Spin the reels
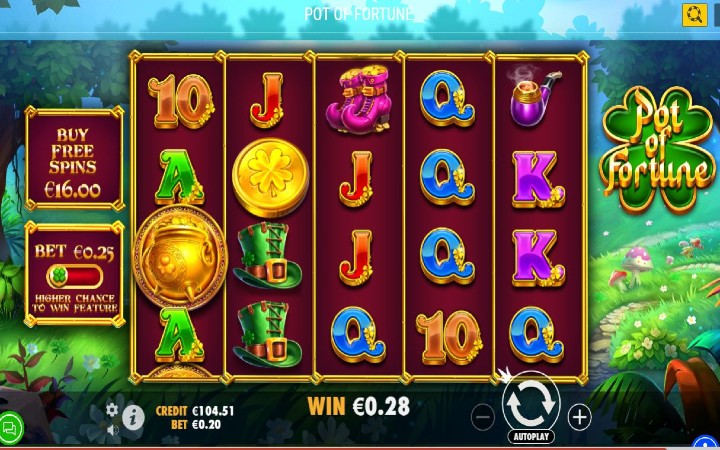This screenshot has height=450, width=720. 531,403
